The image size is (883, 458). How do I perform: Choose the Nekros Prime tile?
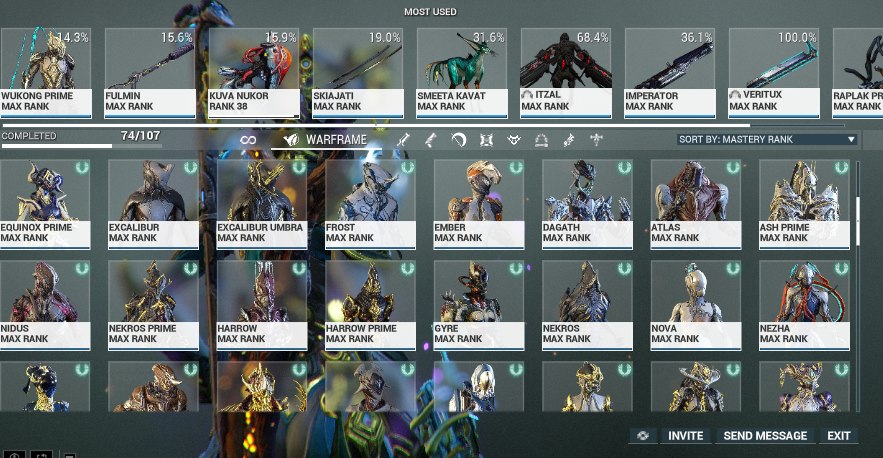point(153,302)
